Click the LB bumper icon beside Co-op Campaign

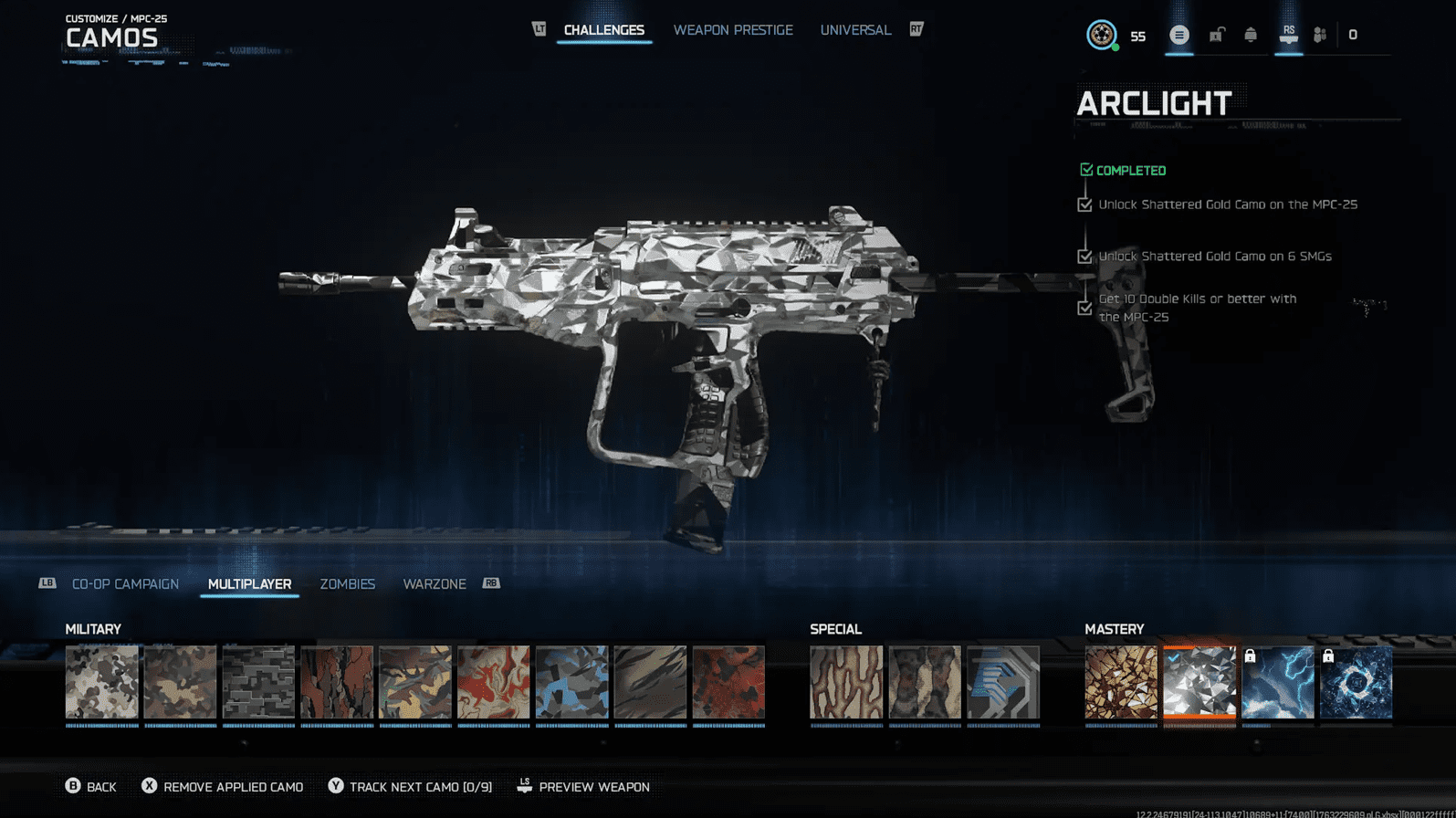pos(47,582)
